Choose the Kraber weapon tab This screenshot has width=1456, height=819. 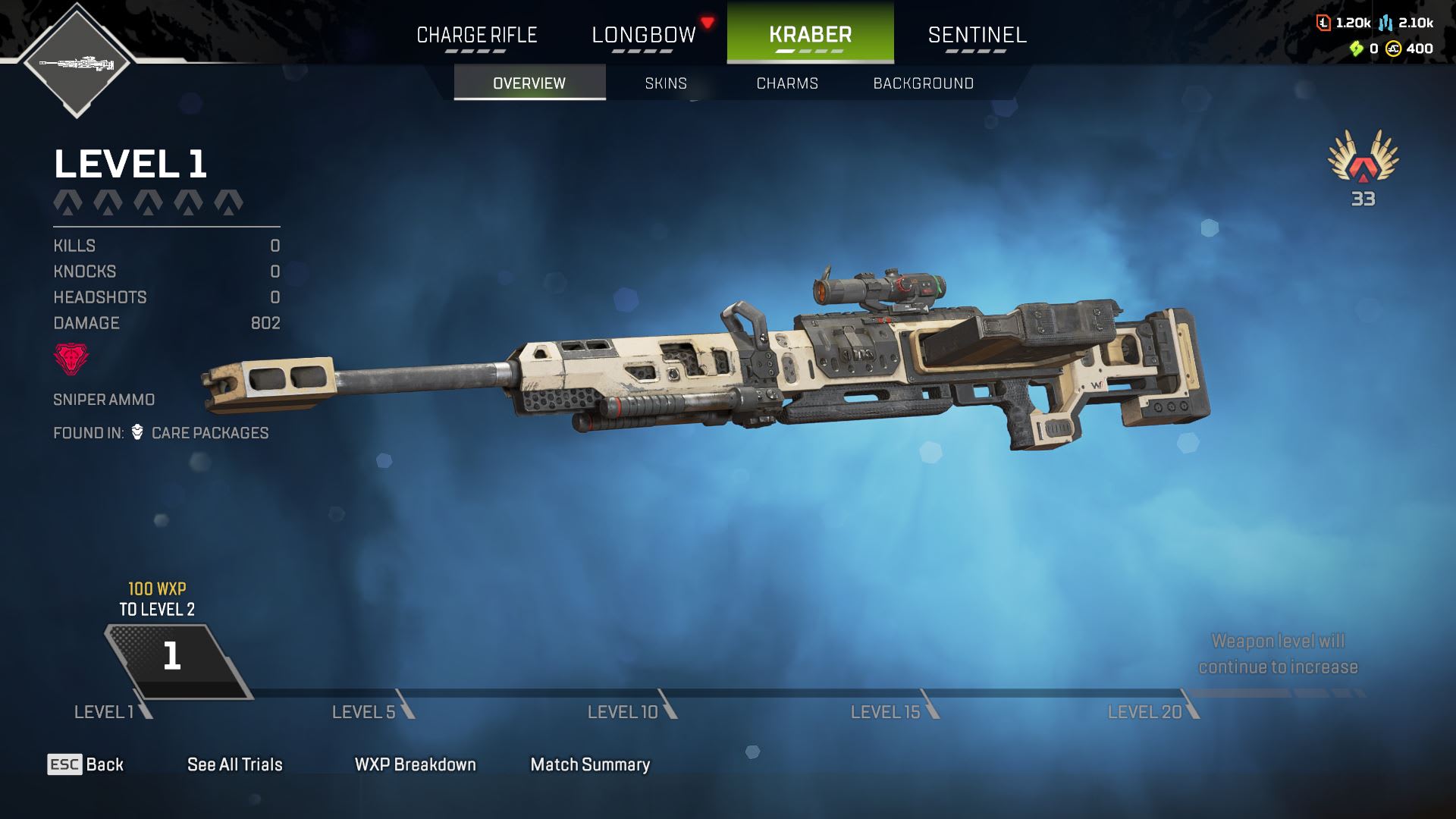click(810, 35)
